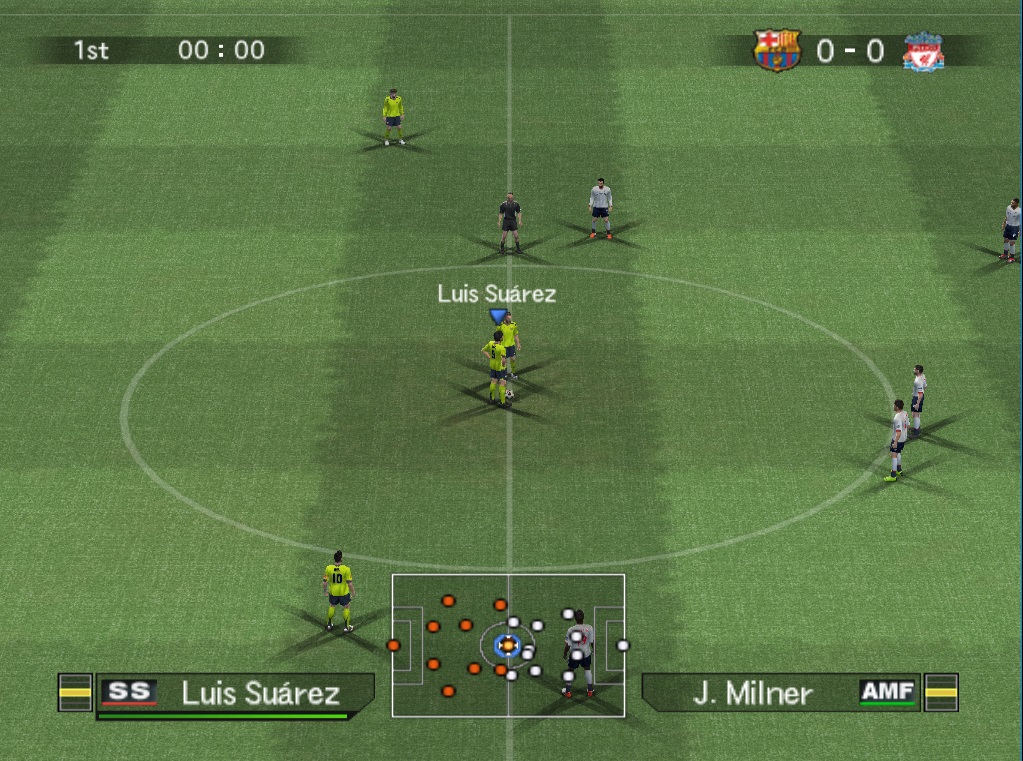
Task: Click the AMF position badge
Action: coord(888,692)
